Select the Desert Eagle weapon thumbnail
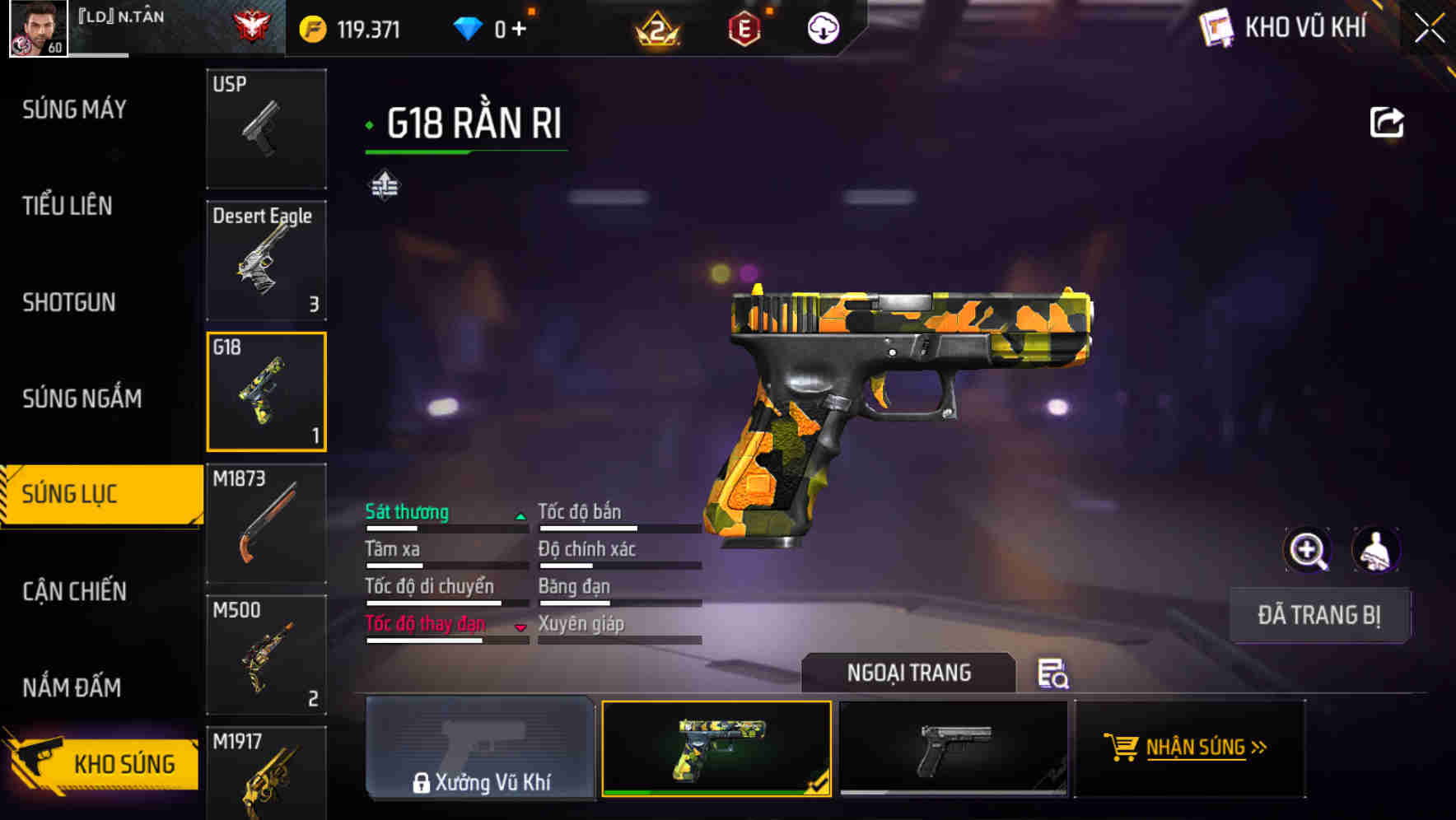The height and width of the screenshot is (820, 1456). [266, 260]
